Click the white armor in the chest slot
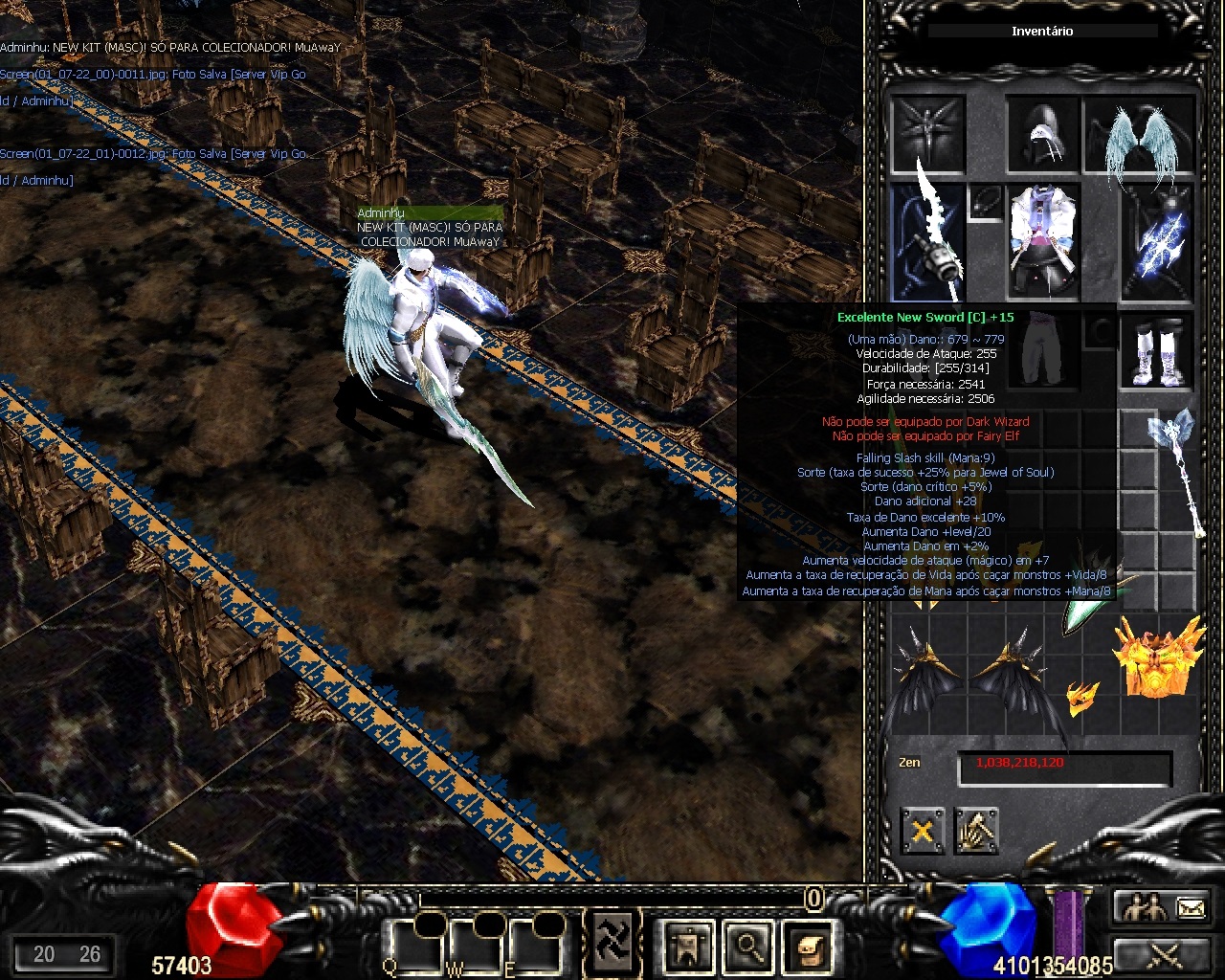The height and width of the screenshot is (980, 1225). click(1043, 240)
